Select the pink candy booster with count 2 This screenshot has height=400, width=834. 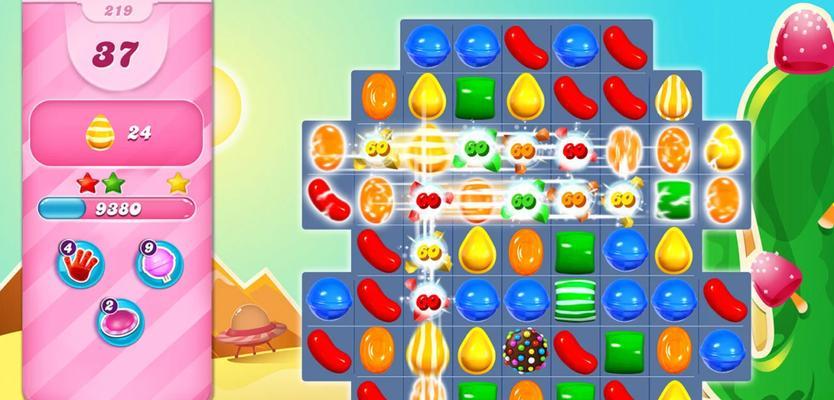pyautogui.click(x=118, y=319)
